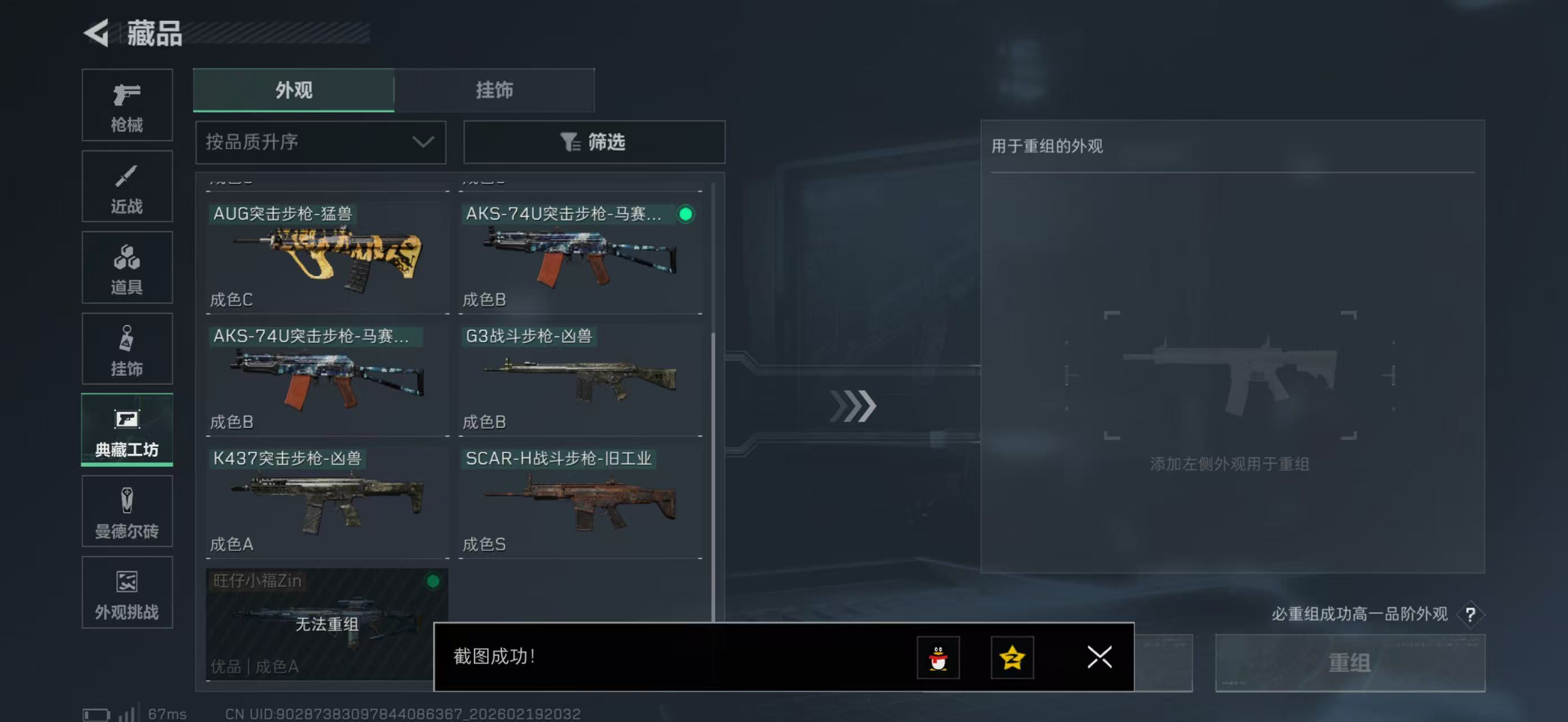The height and width of the screenshot is (722, 1568).
Task: Select the 典藏工坊 workshop section
Action: 127,430
